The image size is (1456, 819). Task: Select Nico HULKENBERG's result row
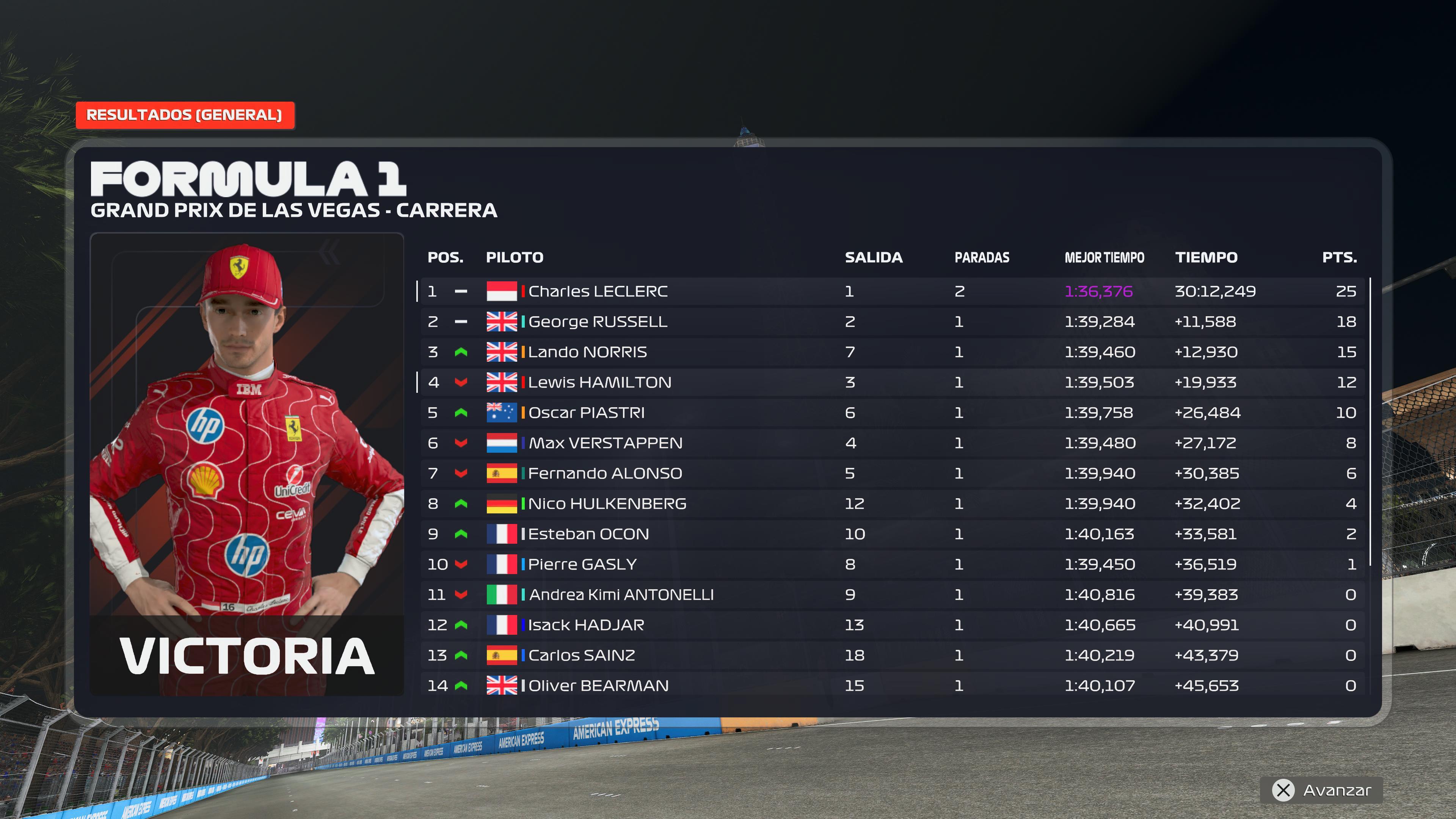[x=607, y=504]
